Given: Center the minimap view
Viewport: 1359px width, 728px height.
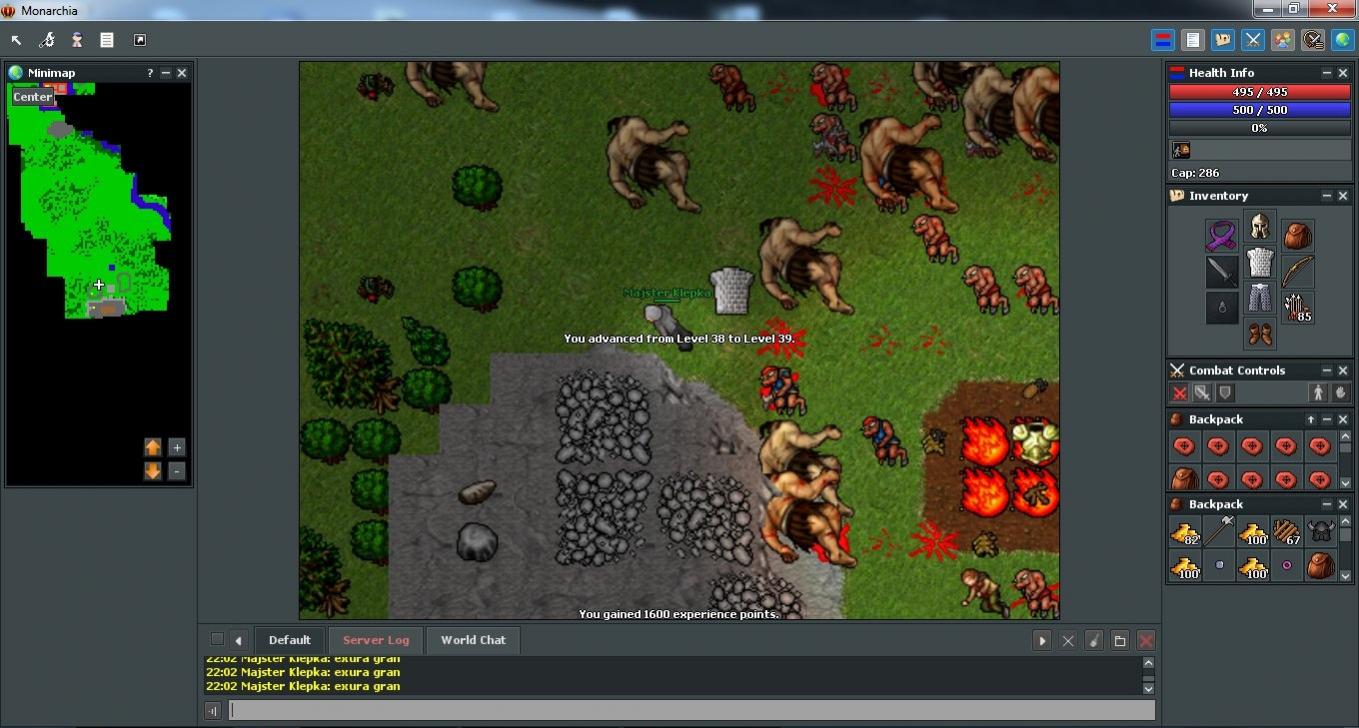Looking at the screenshot, I should point(33,97).
